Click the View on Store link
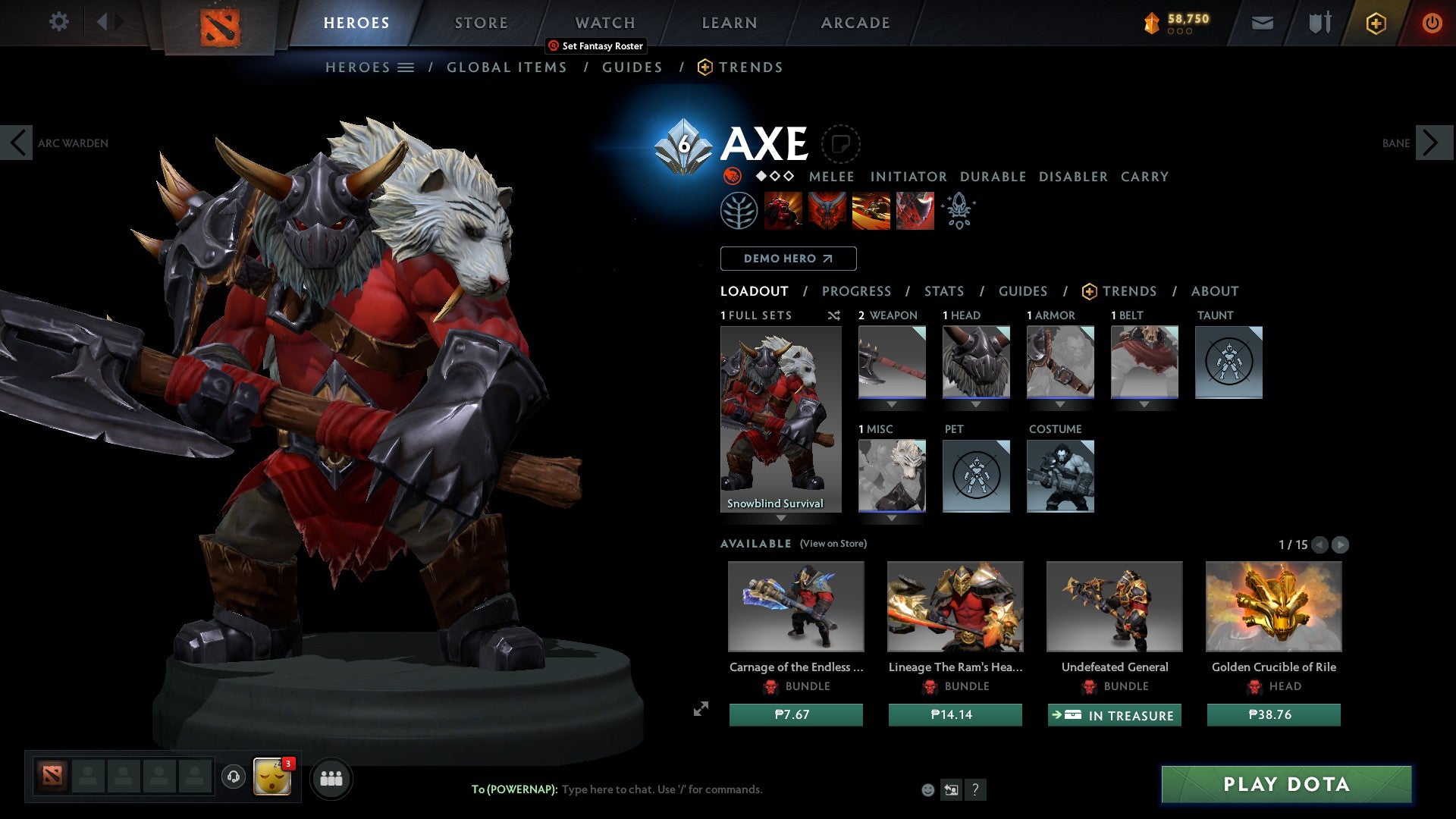The height and width of the screenshot is (819, 1456). 833,544
